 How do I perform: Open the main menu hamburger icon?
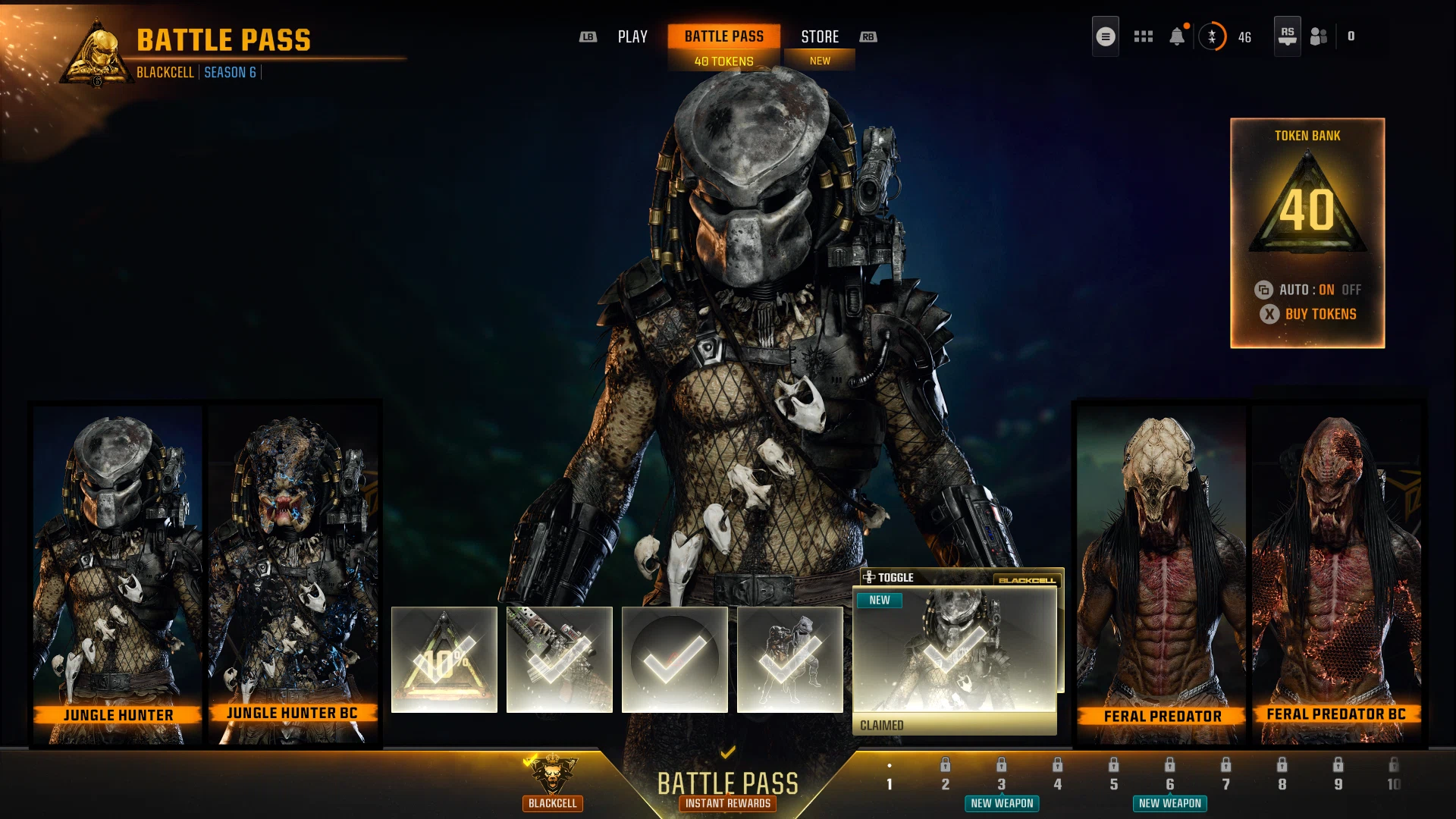[x=1105, y=36]
